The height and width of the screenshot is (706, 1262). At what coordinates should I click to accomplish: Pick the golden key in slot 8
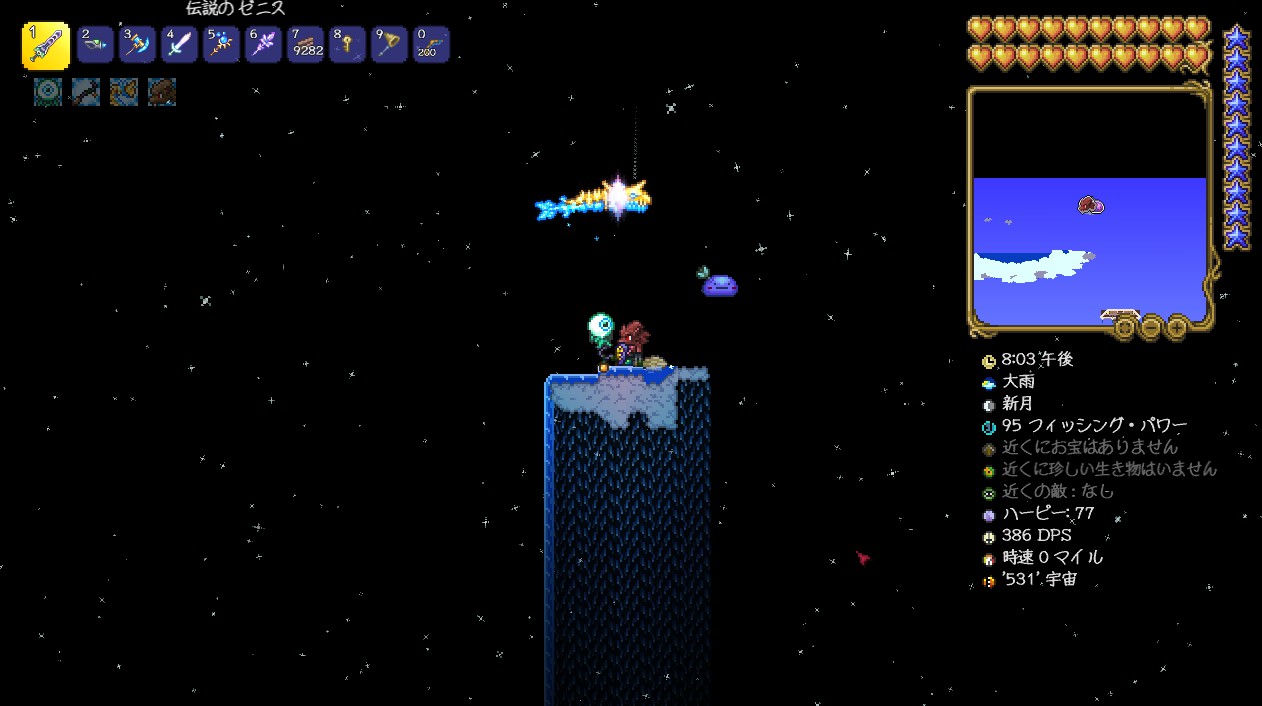pos(347,45)
